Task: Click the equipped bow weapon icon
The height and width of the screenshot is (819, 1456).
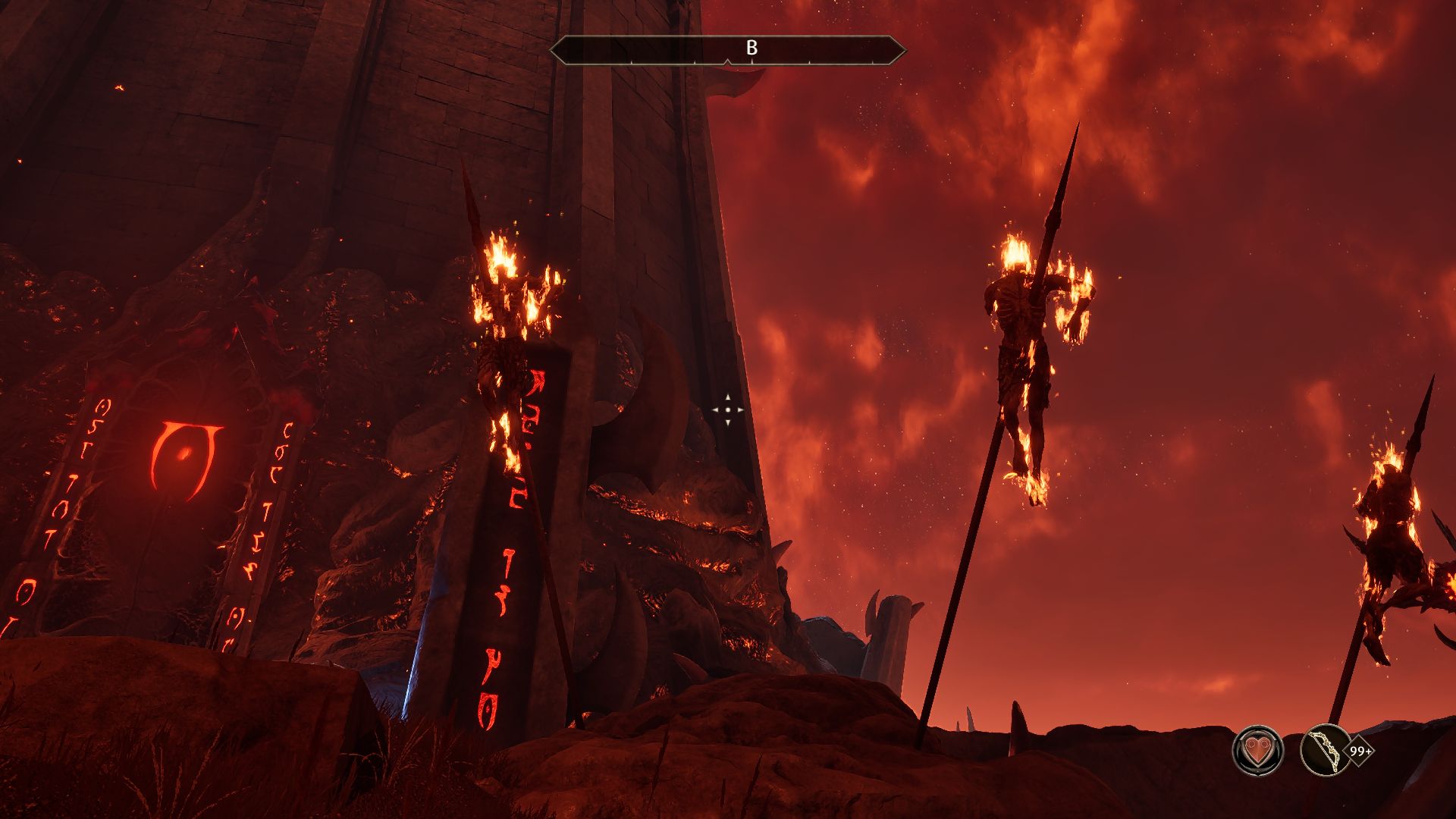Action: (1325, 751)
